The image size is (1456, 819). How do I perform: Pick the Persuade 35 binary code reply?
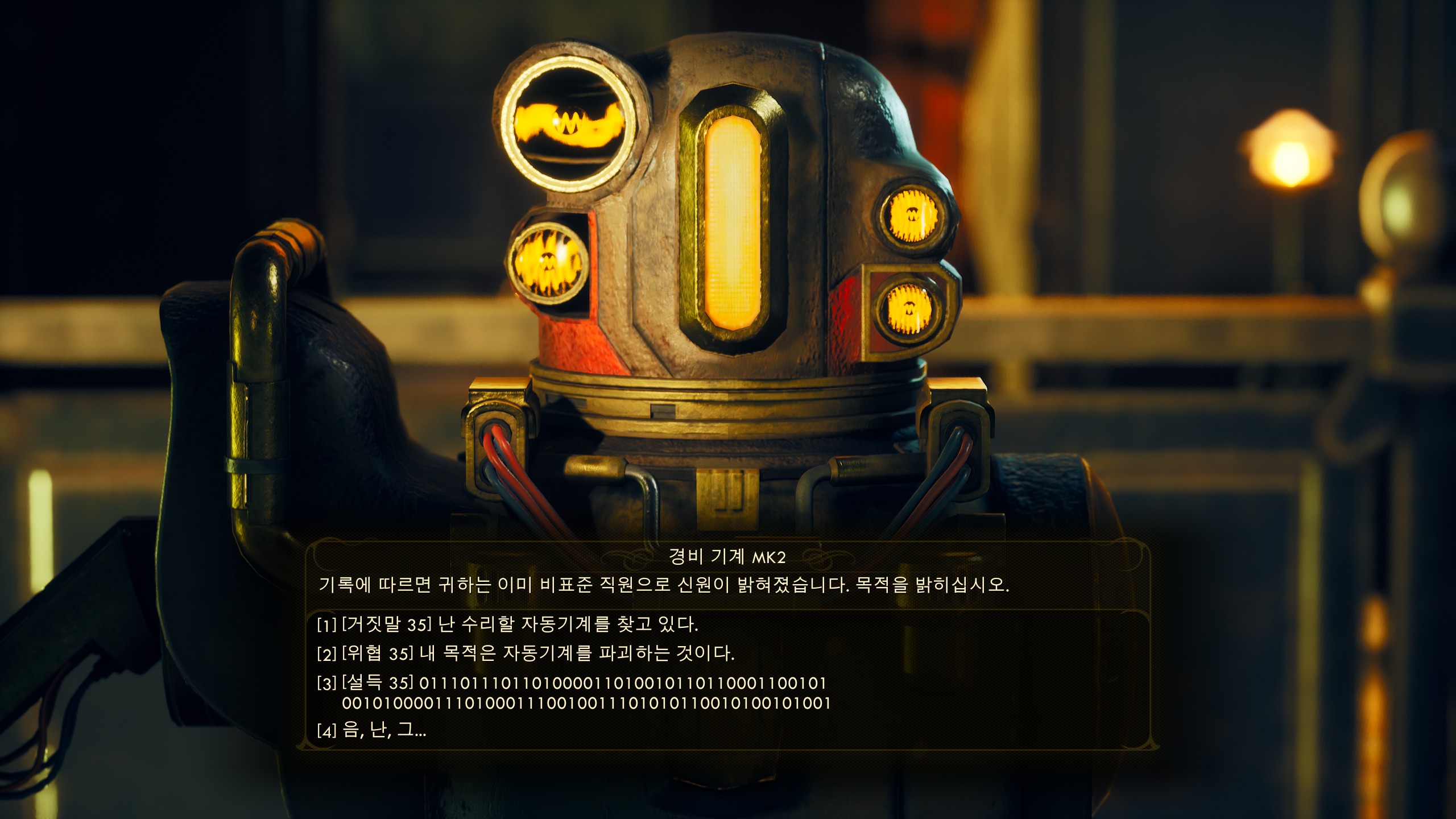coord(572,693)
